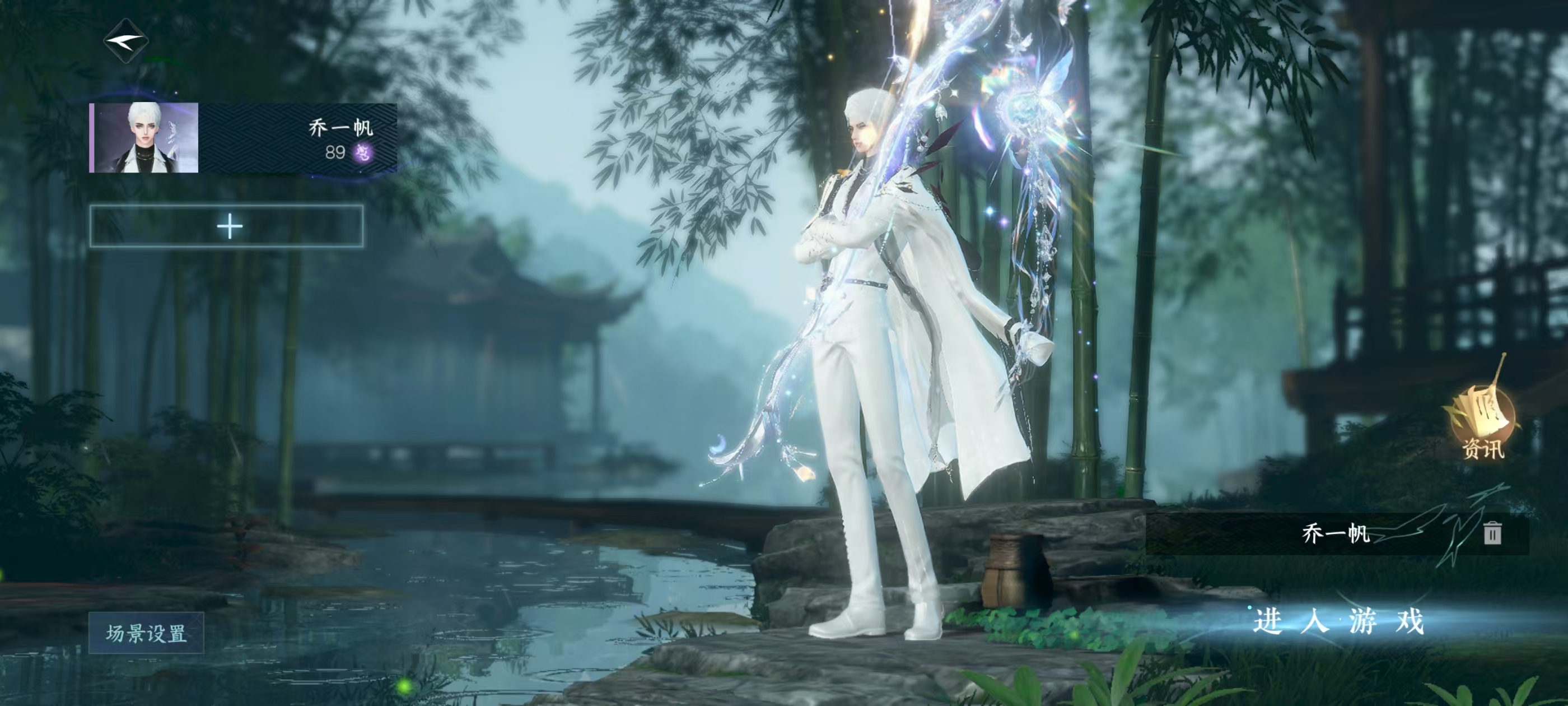This screenshot has height=706, width=1568.
Task: Open 场景设置 scene settings
Action: pos(146,634)
